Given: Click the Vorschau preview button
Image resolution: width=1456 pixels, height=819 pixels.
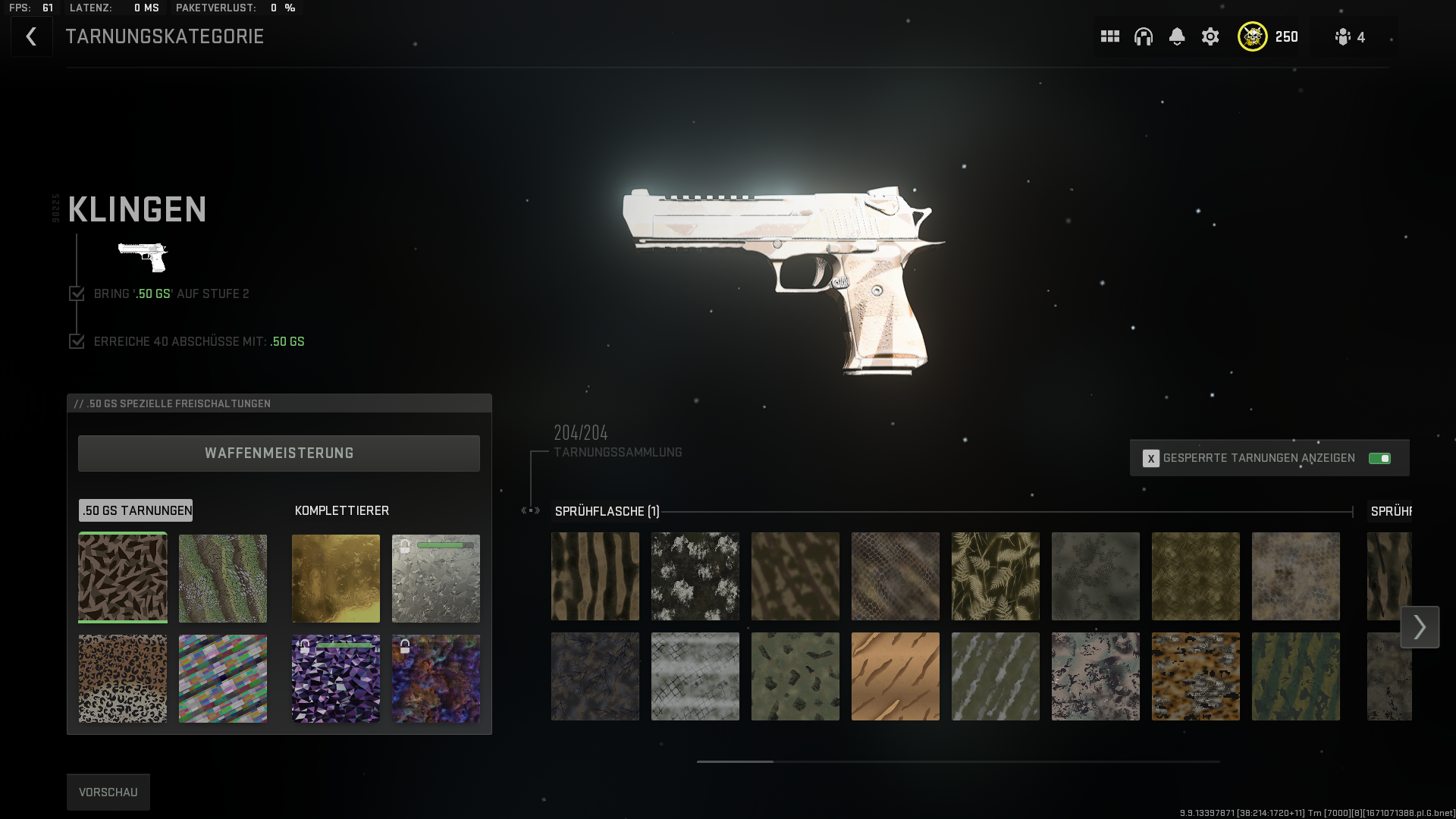Looking at the screenshot, I should pyautogui.click(x=108, y=792).
